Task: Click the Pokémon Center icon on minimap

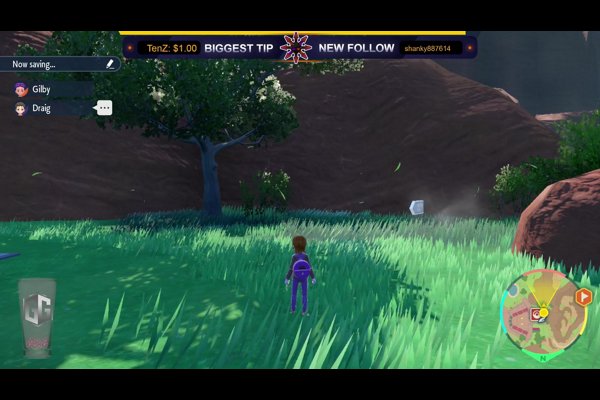Action: point(536,314)
